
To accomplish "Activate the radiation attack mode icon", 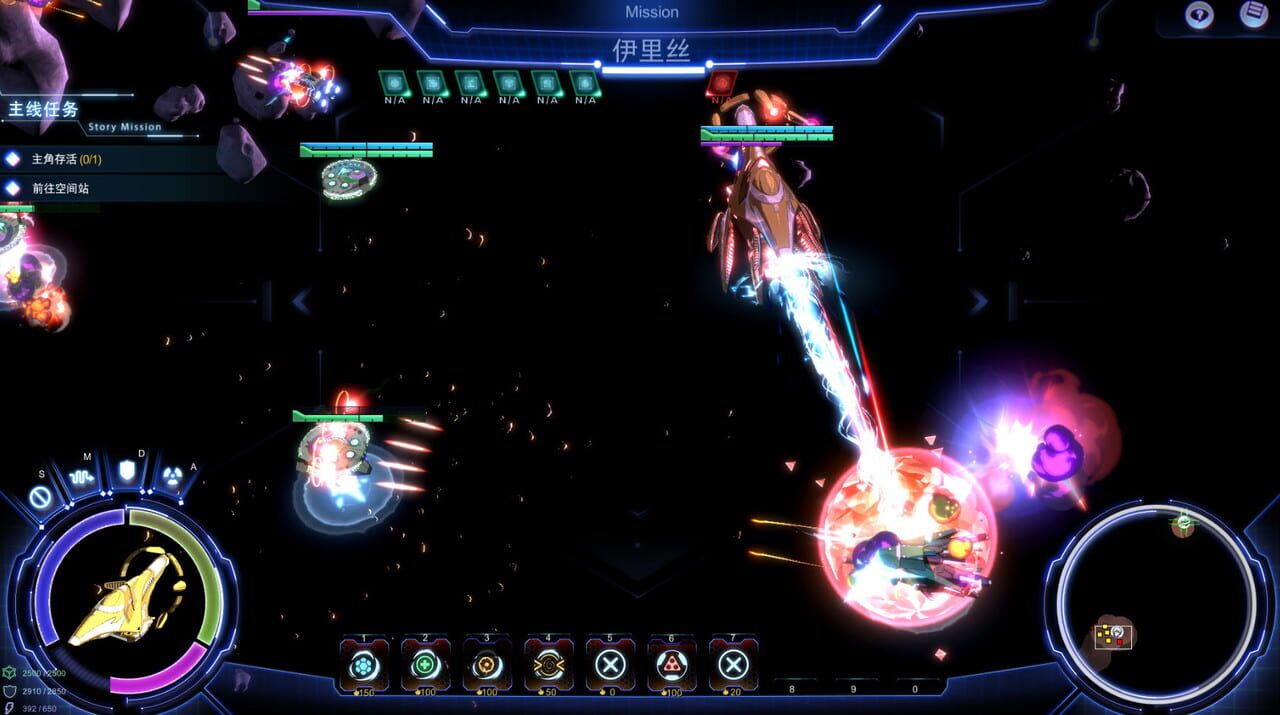I will point(172,478).
